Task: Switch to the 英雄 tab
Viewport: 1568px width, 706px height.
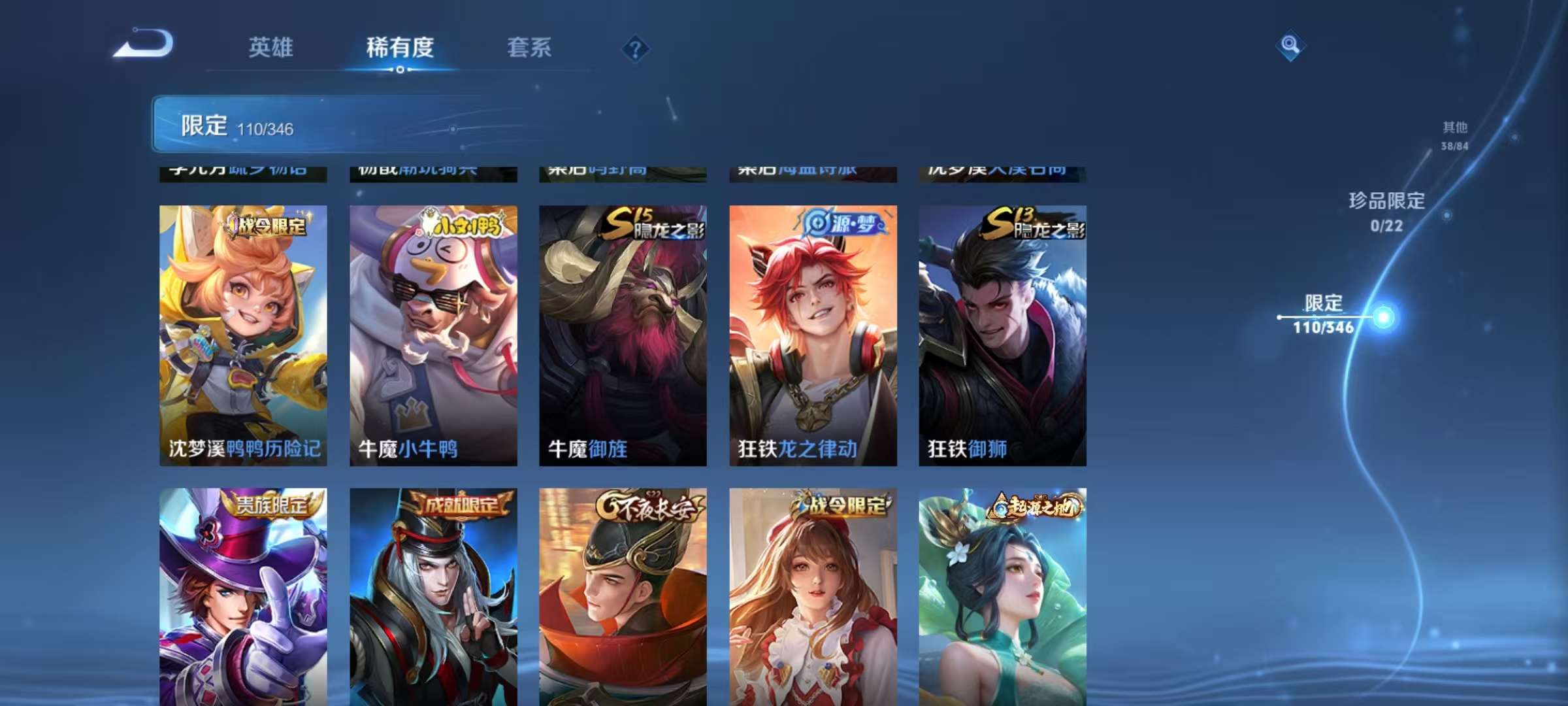Action: tap(271, 47)
